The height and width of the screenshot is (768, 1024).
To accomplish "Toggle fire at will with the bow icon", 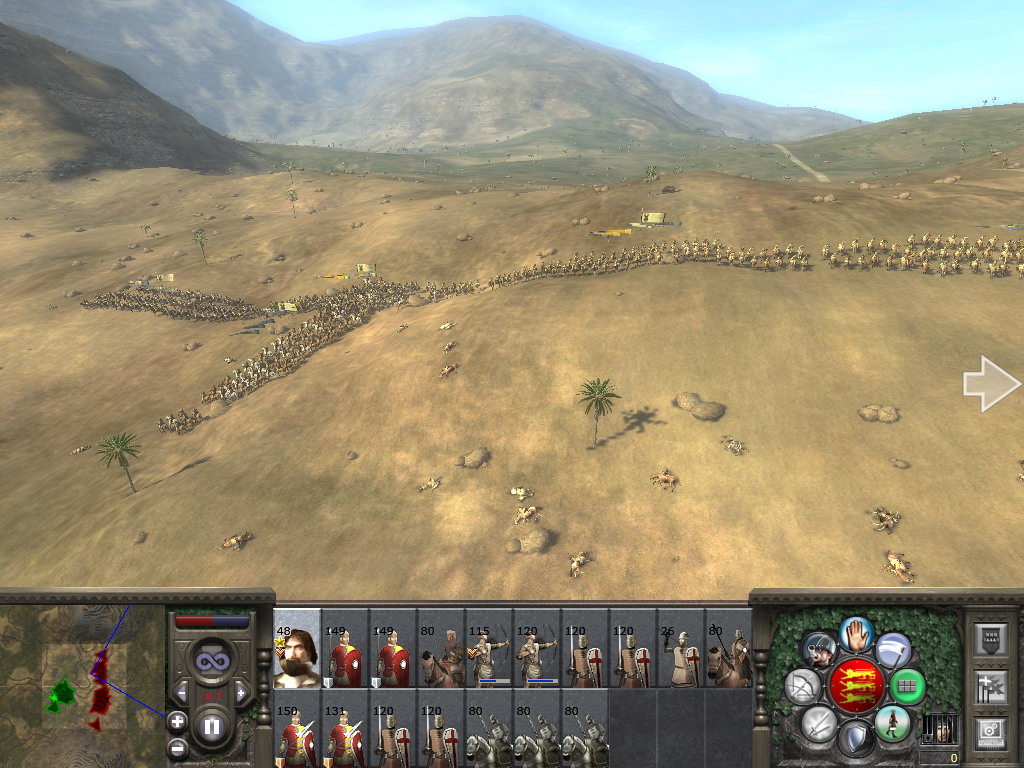I will pos(803,686).
